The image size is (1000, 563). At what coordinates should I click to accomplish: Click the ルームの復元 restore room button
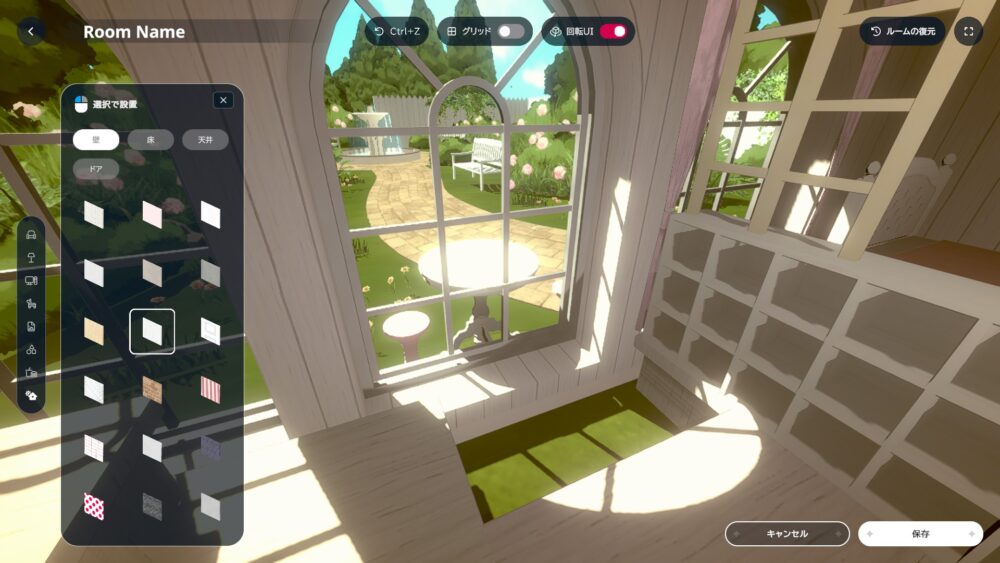902,31
